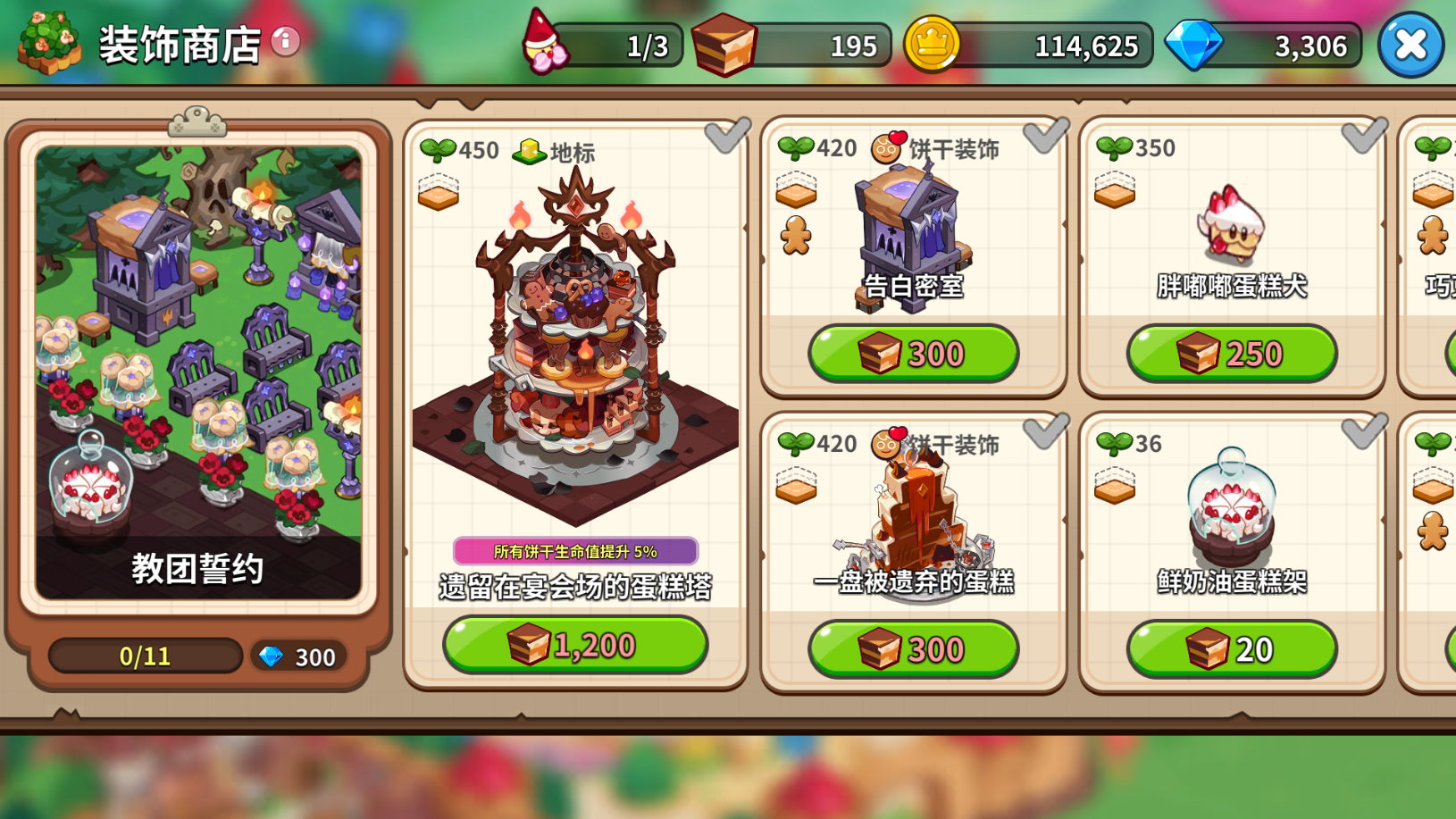Purchase 一盘被遗弃的蛋糕 for 300
This screenshot has width=1456, height=819.
(x=913, y=649)
